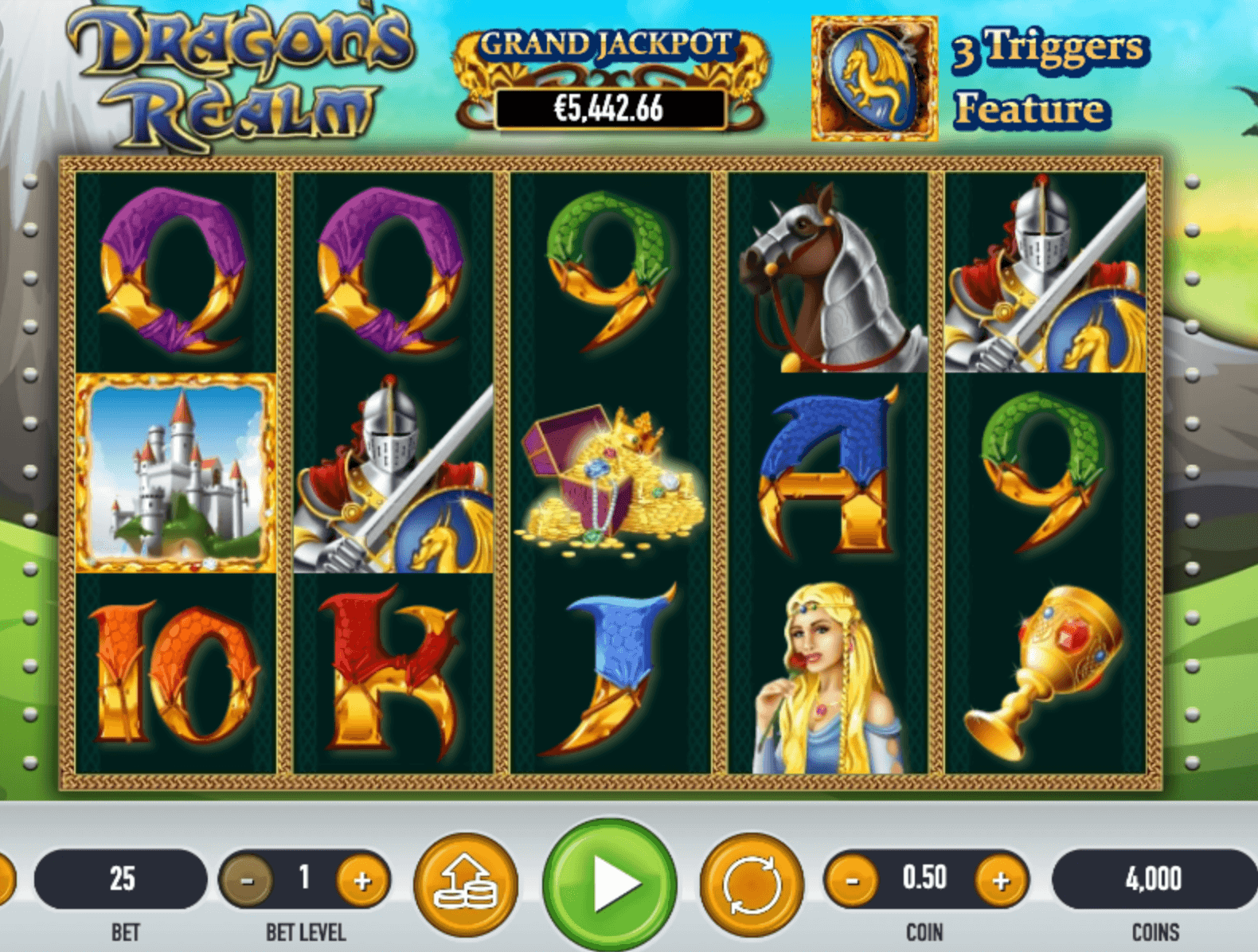Increase the bet level
This screenshot has width=1258, height=952.
(362, 881)
